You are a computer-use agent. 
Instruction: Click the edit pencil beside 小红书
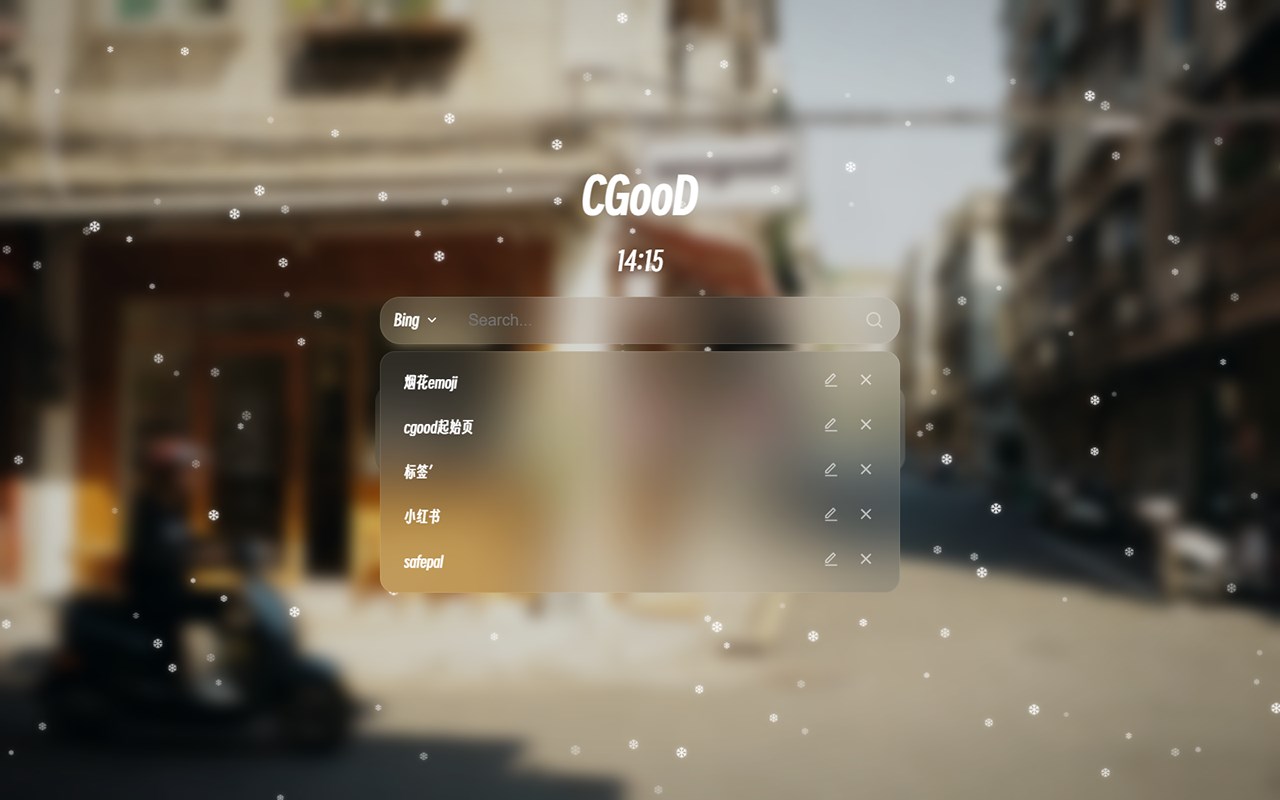coord(830,514)
